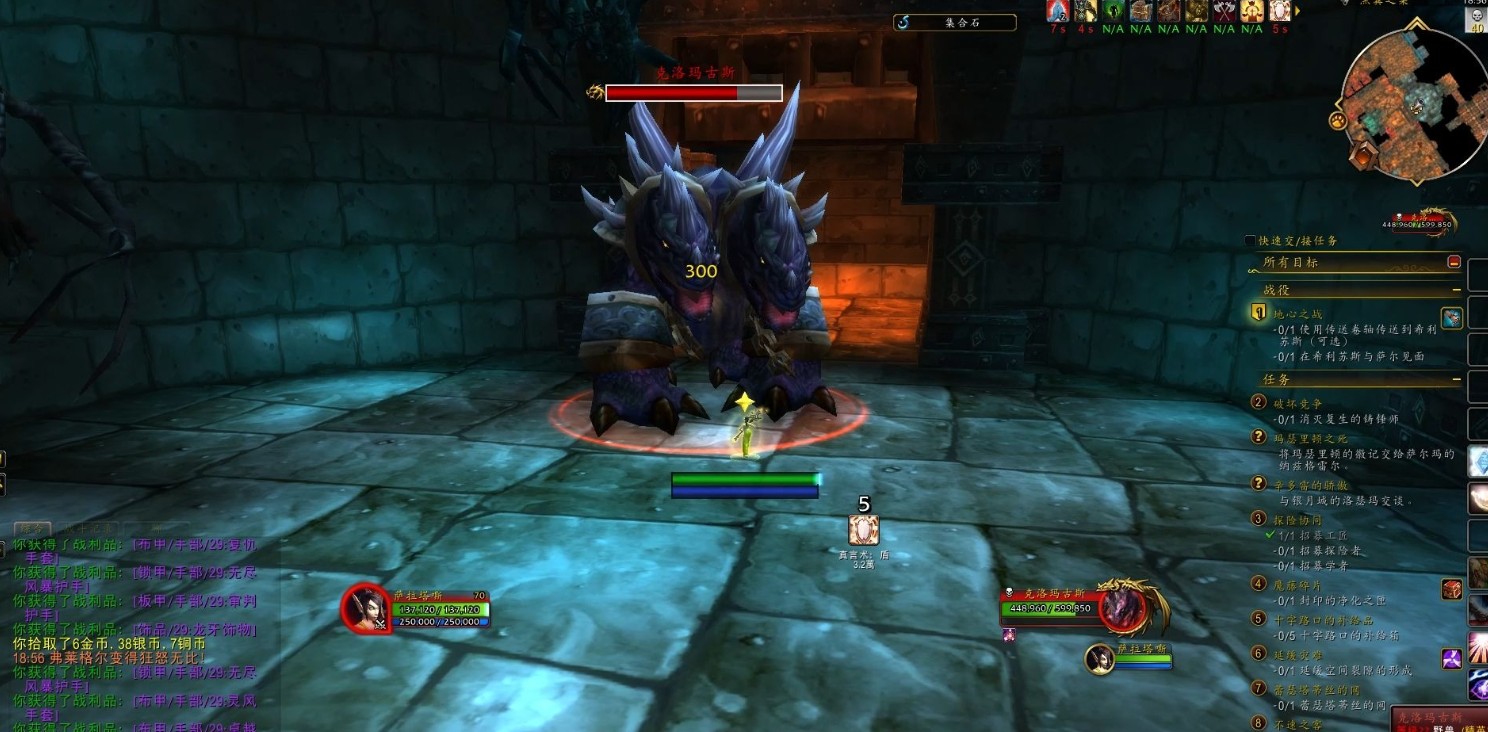Image resolution: width=1488 pixels, height=732 pixels.
Task: Select the 探险协同 quest in tracker
Action: click(1298, 520)
